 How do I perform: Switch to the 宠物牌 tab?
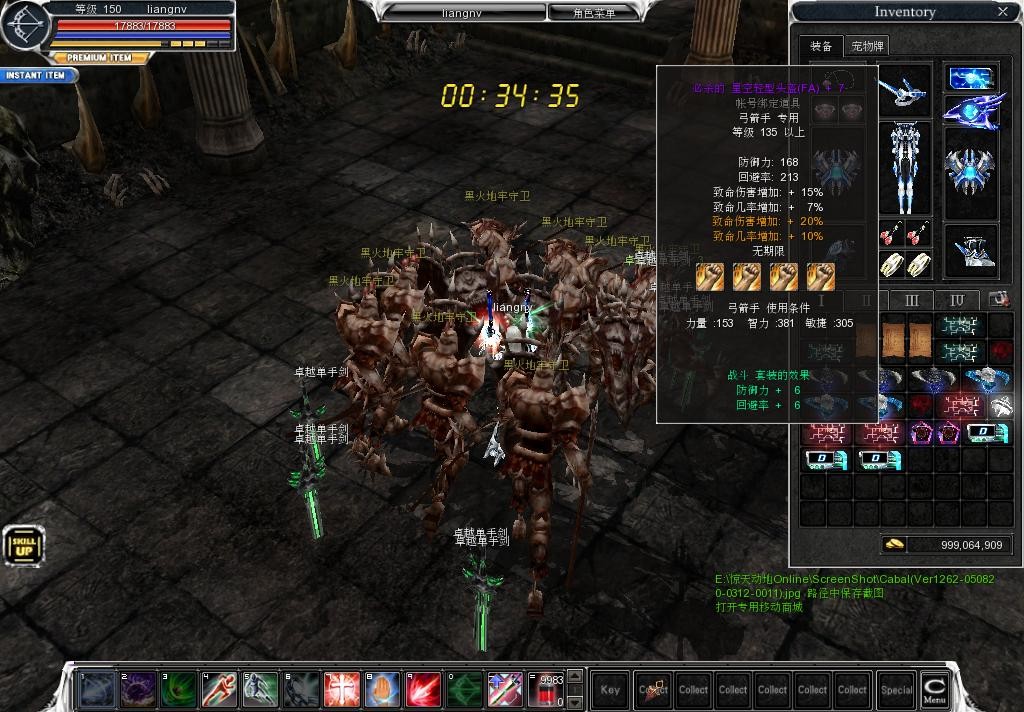[867, 46]
